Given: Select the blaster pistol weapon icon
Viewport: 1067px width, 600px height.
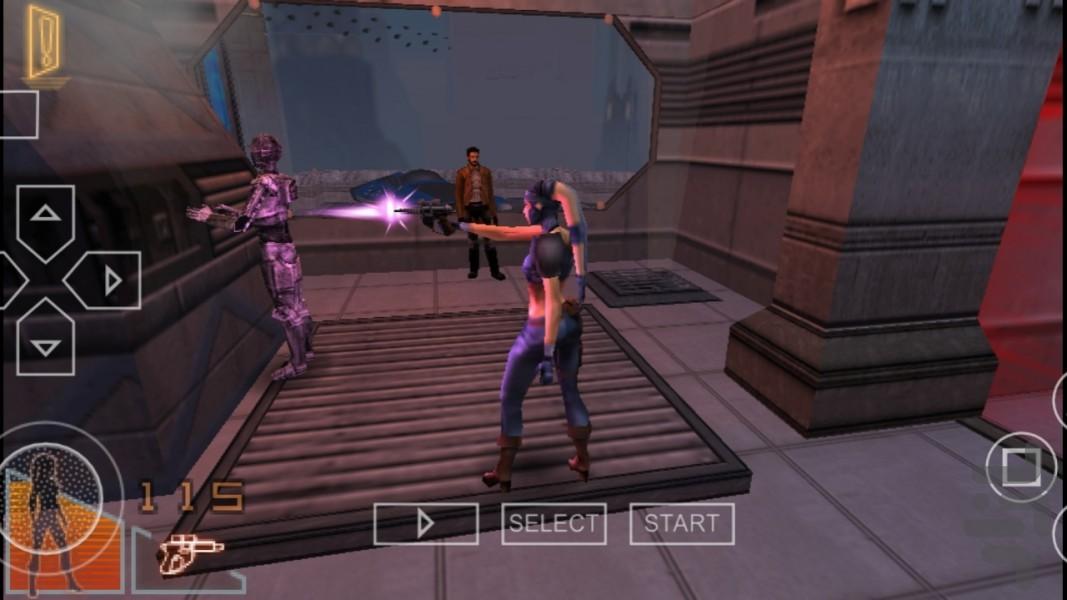Looking at the screenshot, I should click(x=189, y=554).
